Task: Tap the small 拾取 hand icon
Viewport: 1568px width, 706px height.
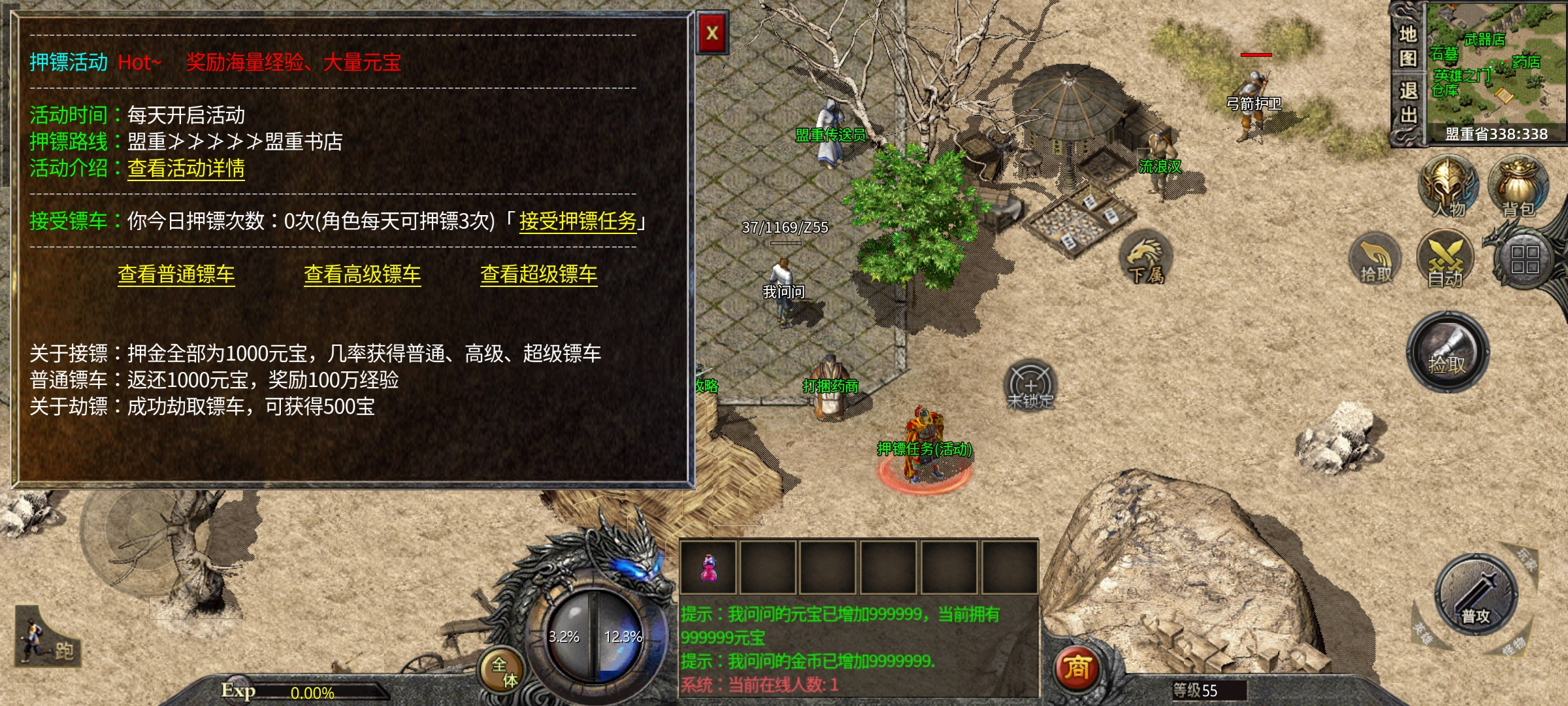Action: [x=1375, y=260]
